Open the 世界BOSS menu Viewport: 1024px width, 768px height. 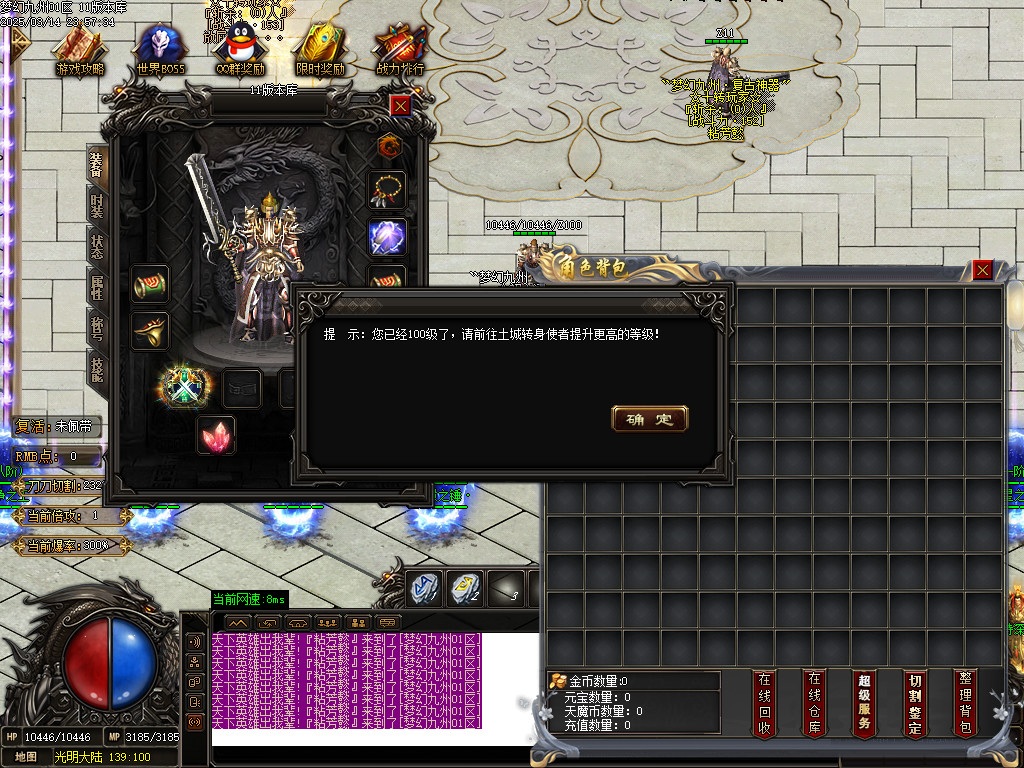point(161,50)
